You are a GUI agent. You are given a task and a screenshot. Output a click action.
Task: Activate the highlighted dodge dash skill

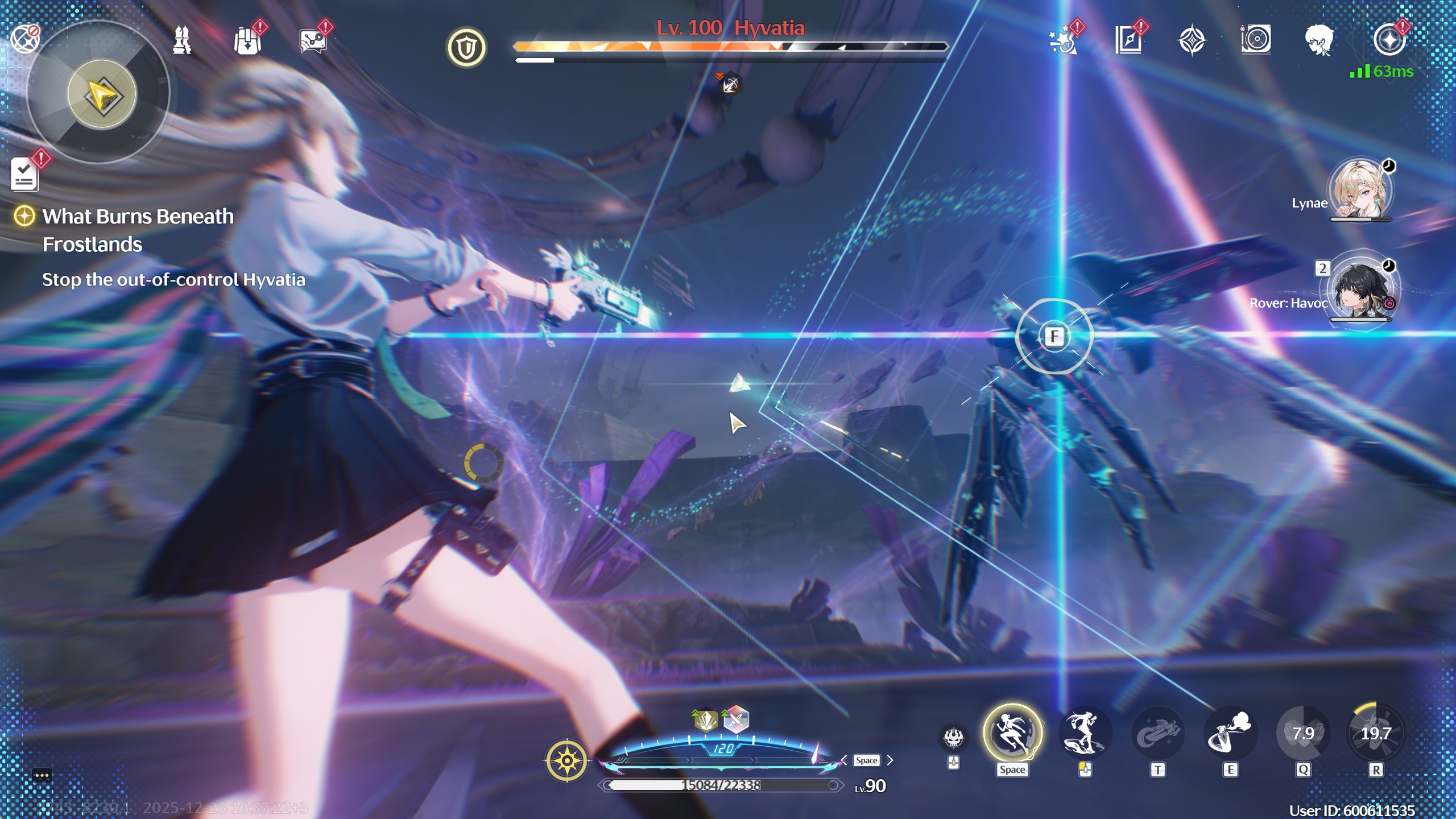click(x=1012, y=734)
